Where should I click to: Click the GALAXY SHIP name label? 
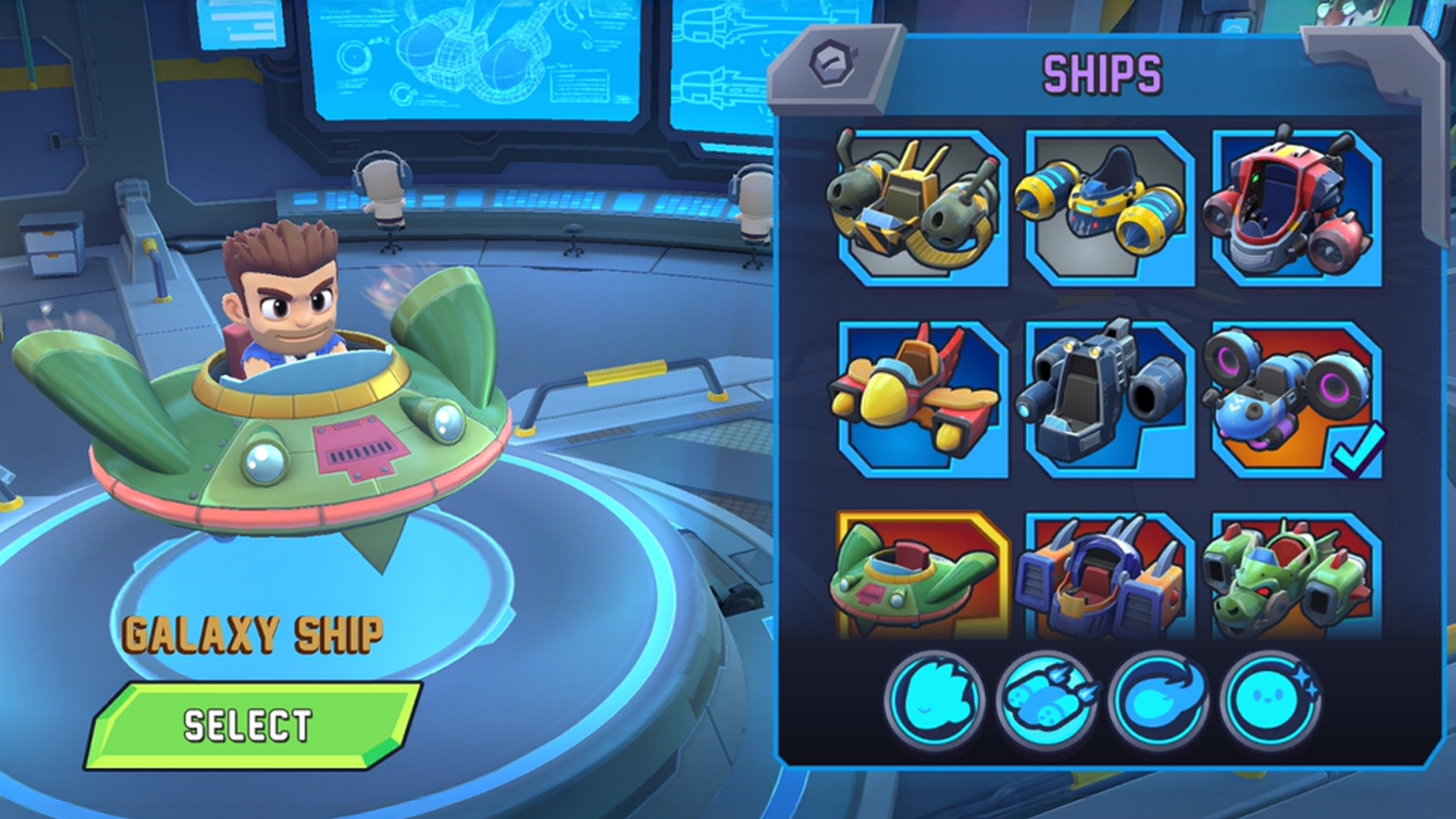(x=254, y=633)
